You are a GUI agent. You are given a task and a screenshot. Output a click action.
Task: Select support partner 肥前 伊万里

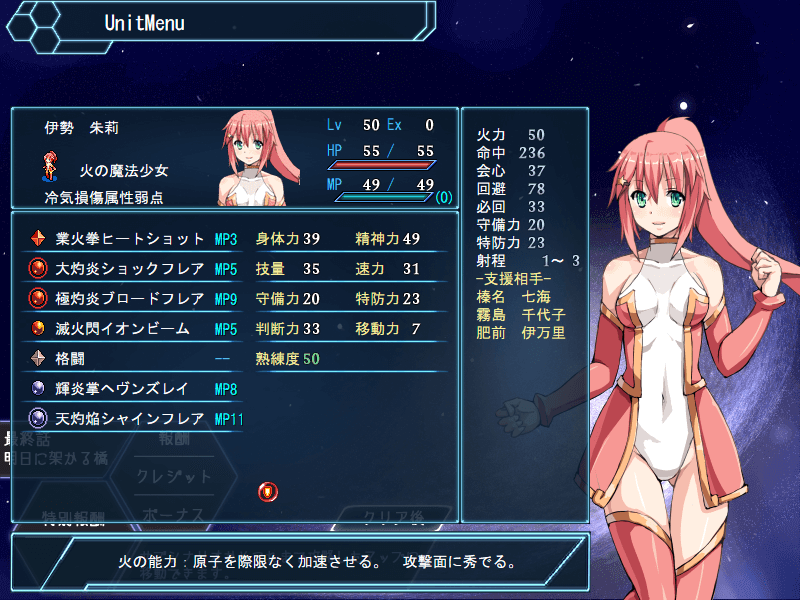521,333
